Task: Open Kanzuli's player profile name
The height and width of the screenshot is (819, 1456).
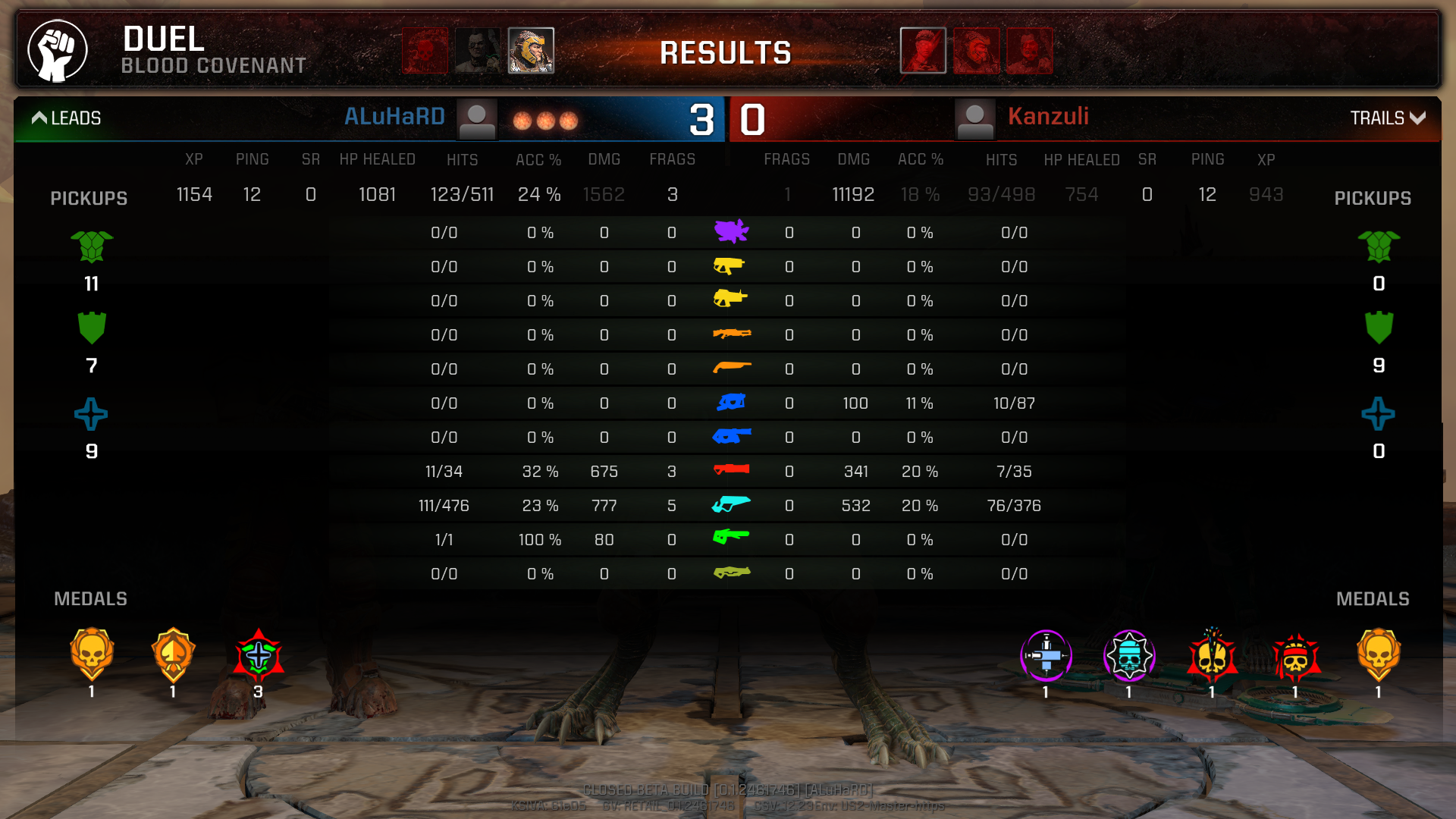Action: click(x=1048, y=117)
